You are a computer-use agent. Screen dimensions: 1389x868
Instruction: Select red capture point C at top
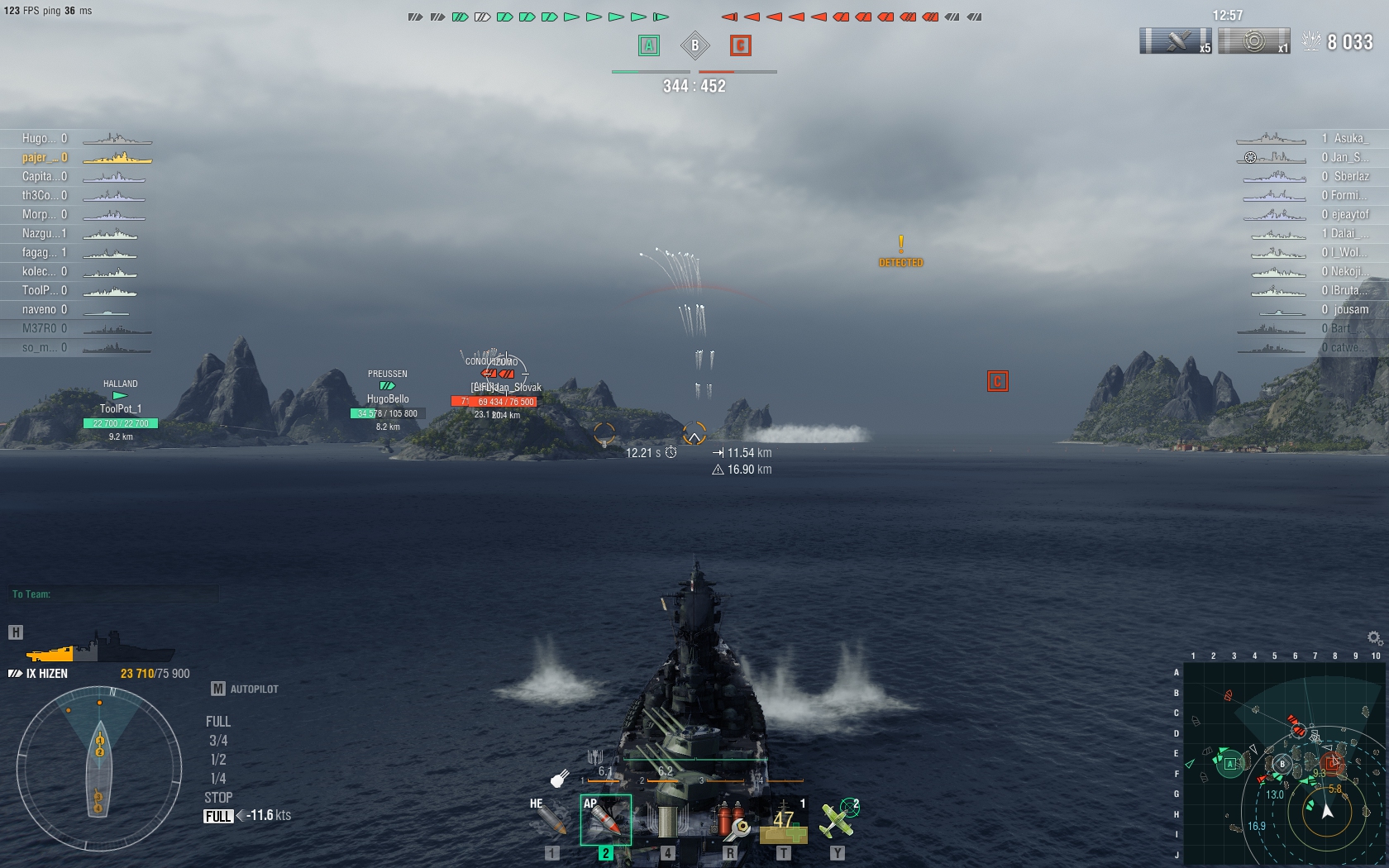coord(740,45)
